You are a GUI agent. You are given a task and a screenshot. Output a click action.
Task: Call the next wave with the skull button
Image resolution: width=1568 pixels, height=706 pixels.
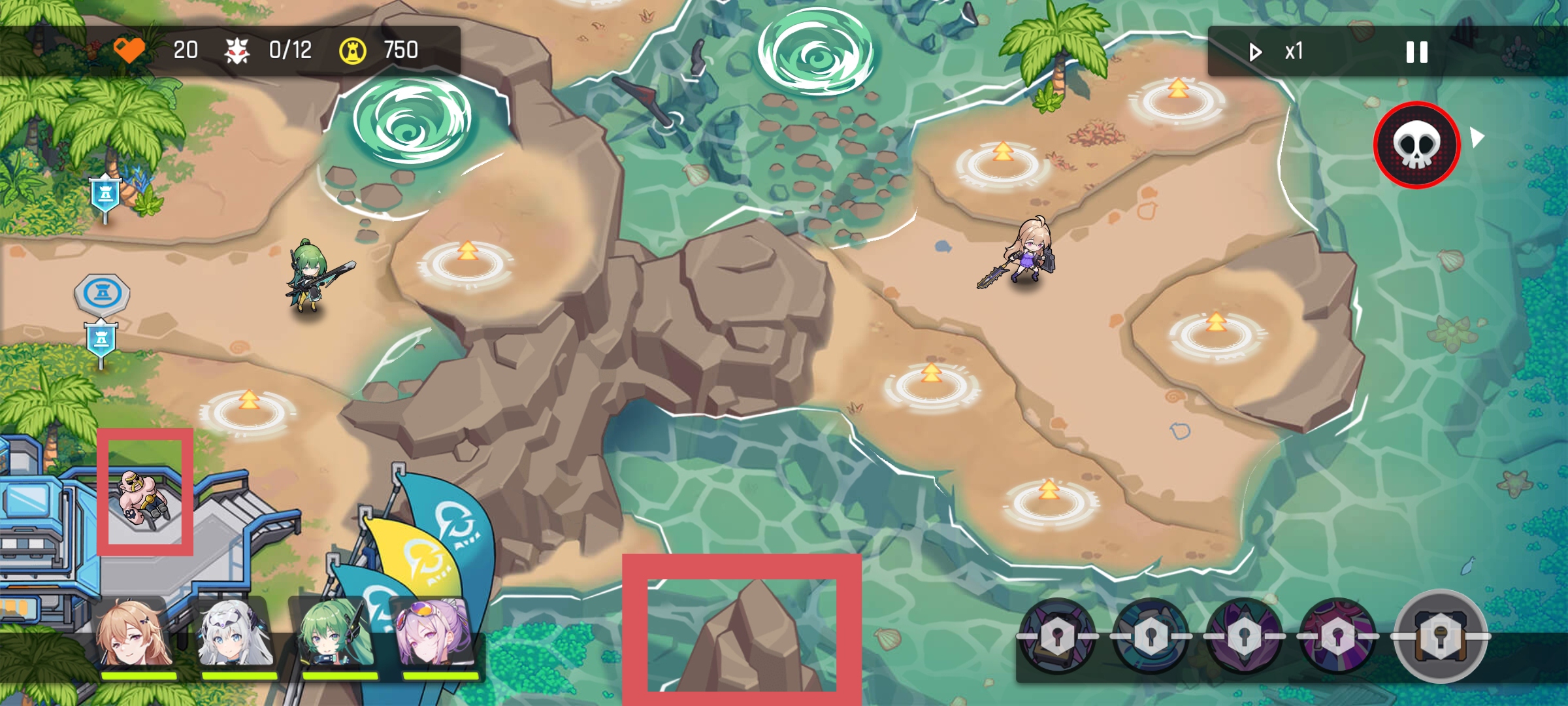[1416, 144]
